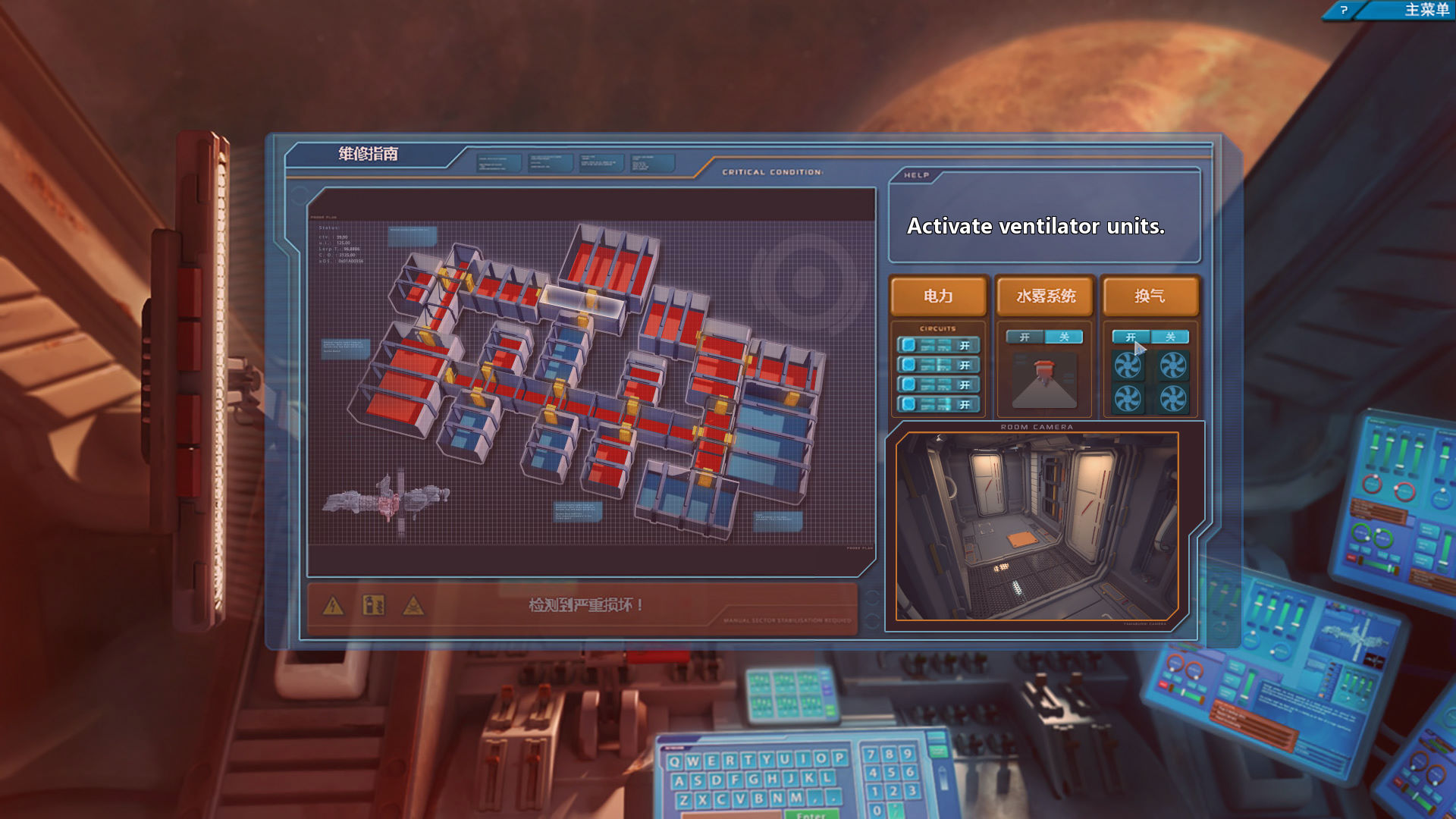Open the 维修指南 repair guide tab
The width and height of the screenshot is (1456, 819).
(368, 154)
